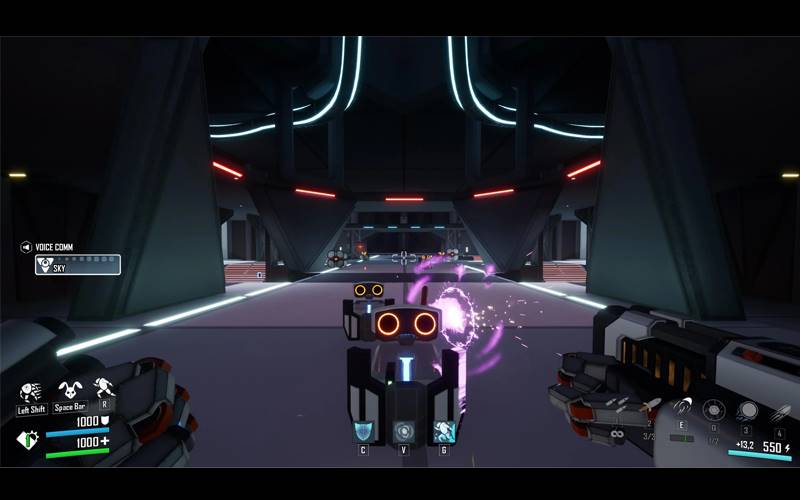
Task: Trigger the swirling vortex ability icon
Action: click(x=404, y=431)
